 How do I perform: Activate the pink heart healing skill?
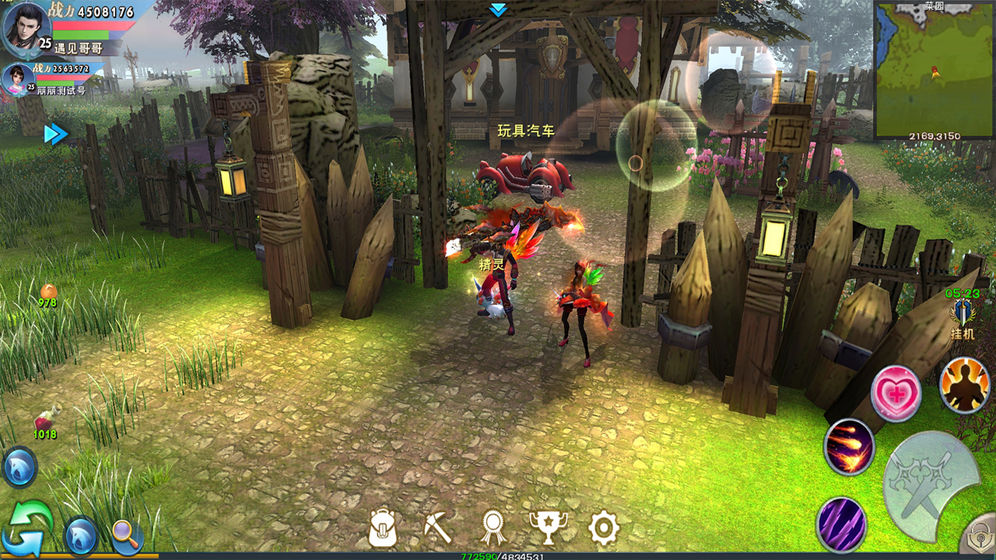click(895, 391)
